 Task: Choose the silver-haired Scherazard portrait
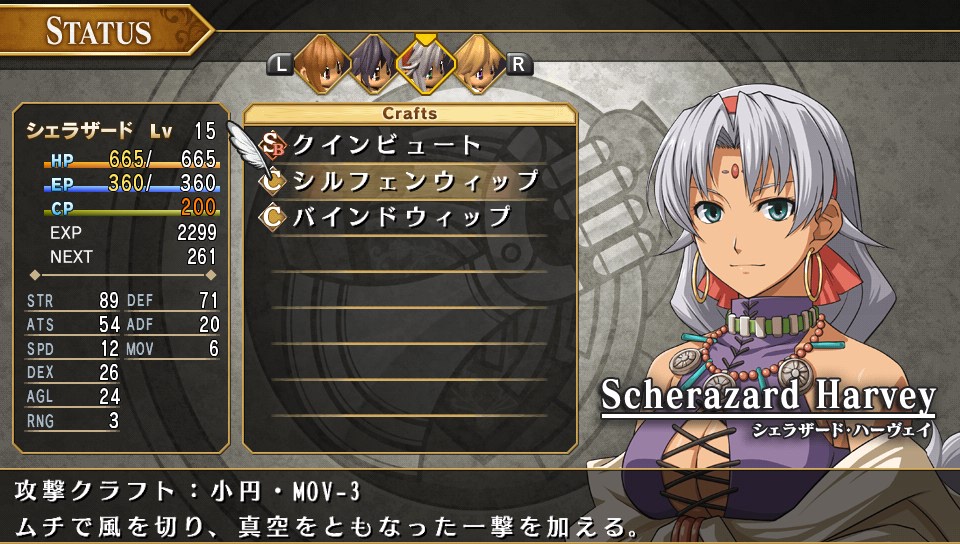click(x=425, y=63)
